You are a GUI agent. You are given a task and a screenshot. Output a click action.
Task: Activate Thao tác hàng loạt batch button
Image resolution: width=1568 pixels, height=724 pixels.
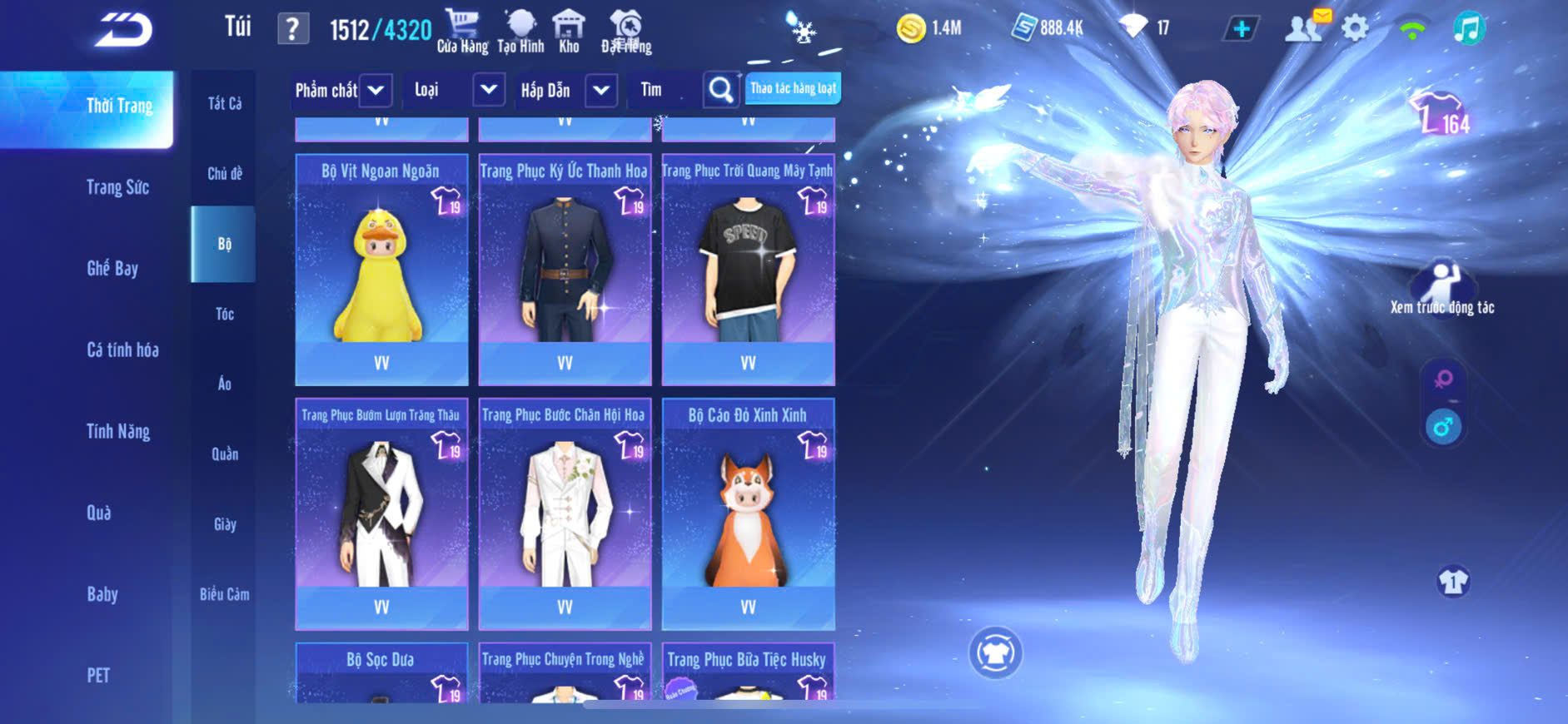pos(793,88)
